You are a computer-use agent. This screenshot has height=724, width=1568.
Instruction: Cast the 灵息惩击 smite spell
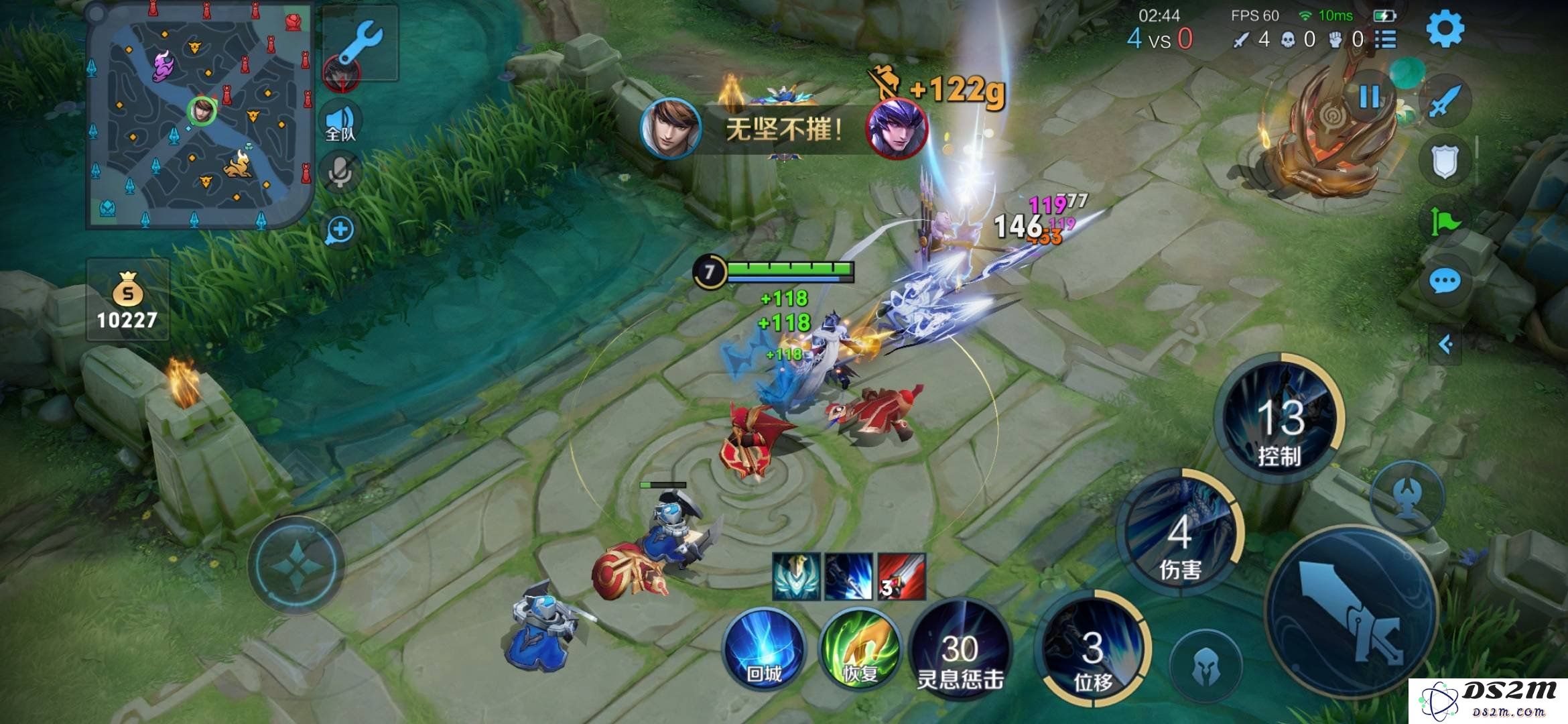(x=960, y=648)
